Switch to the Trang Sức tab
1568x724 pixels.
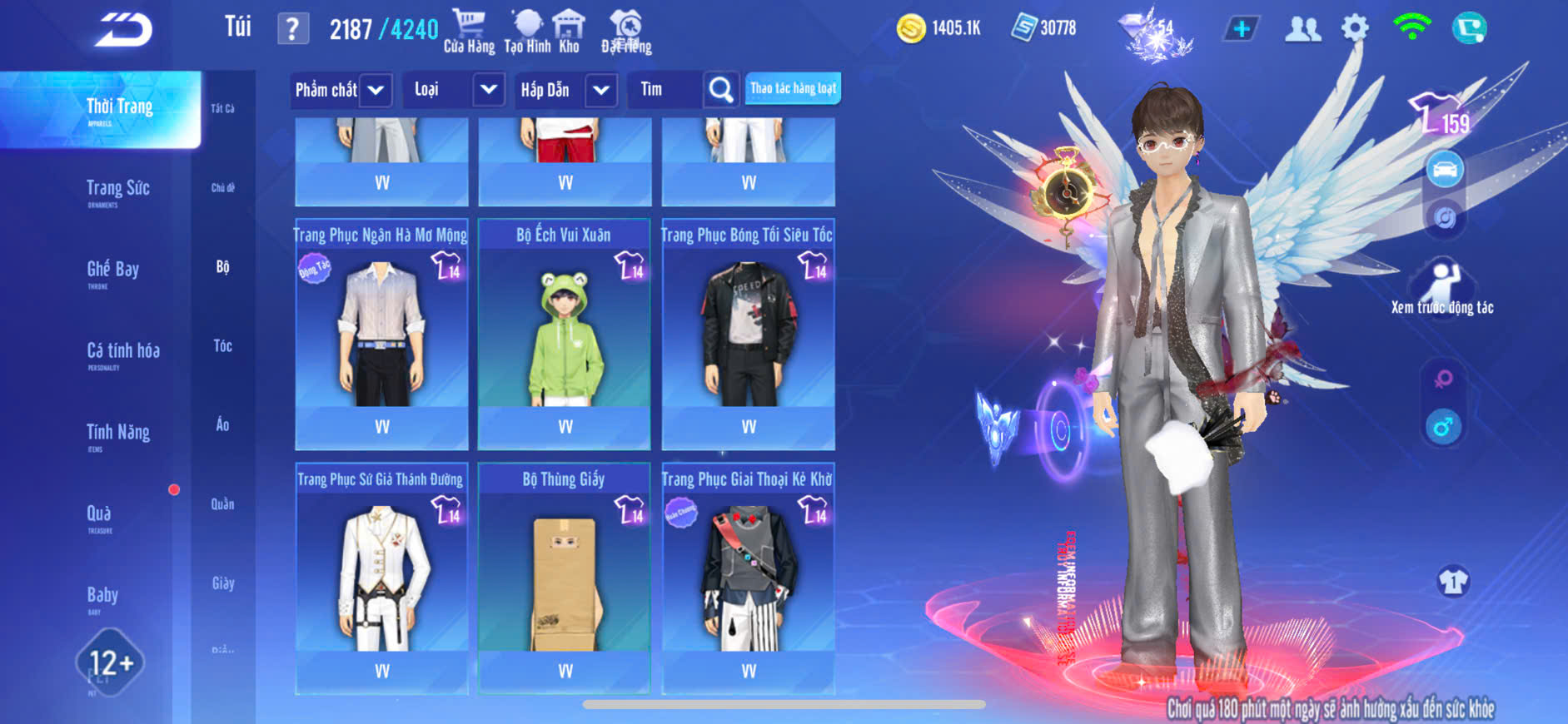pos(118,190)
